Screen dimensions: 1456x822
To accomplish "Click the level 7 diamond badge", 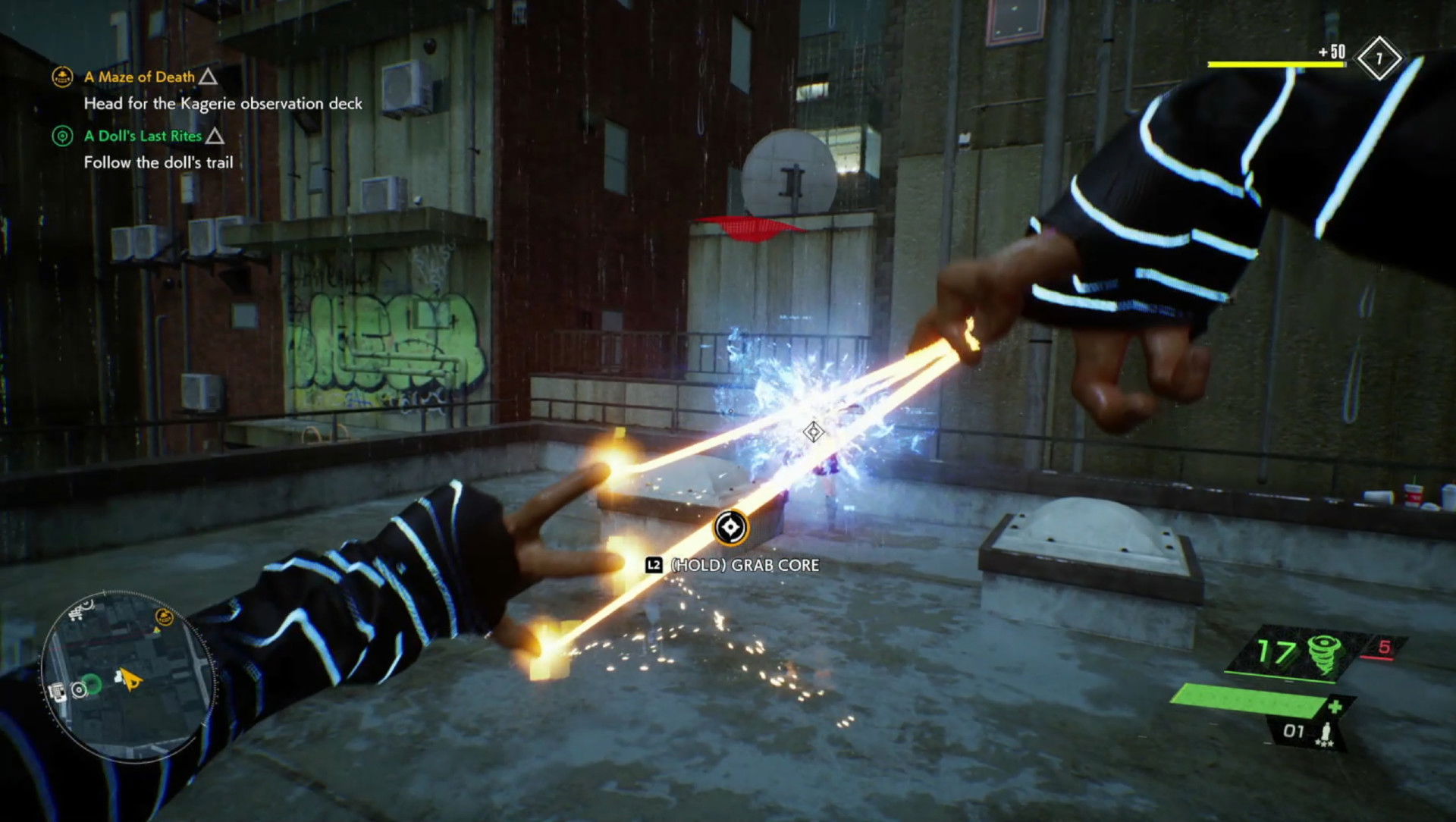I will click(1379, 59).
